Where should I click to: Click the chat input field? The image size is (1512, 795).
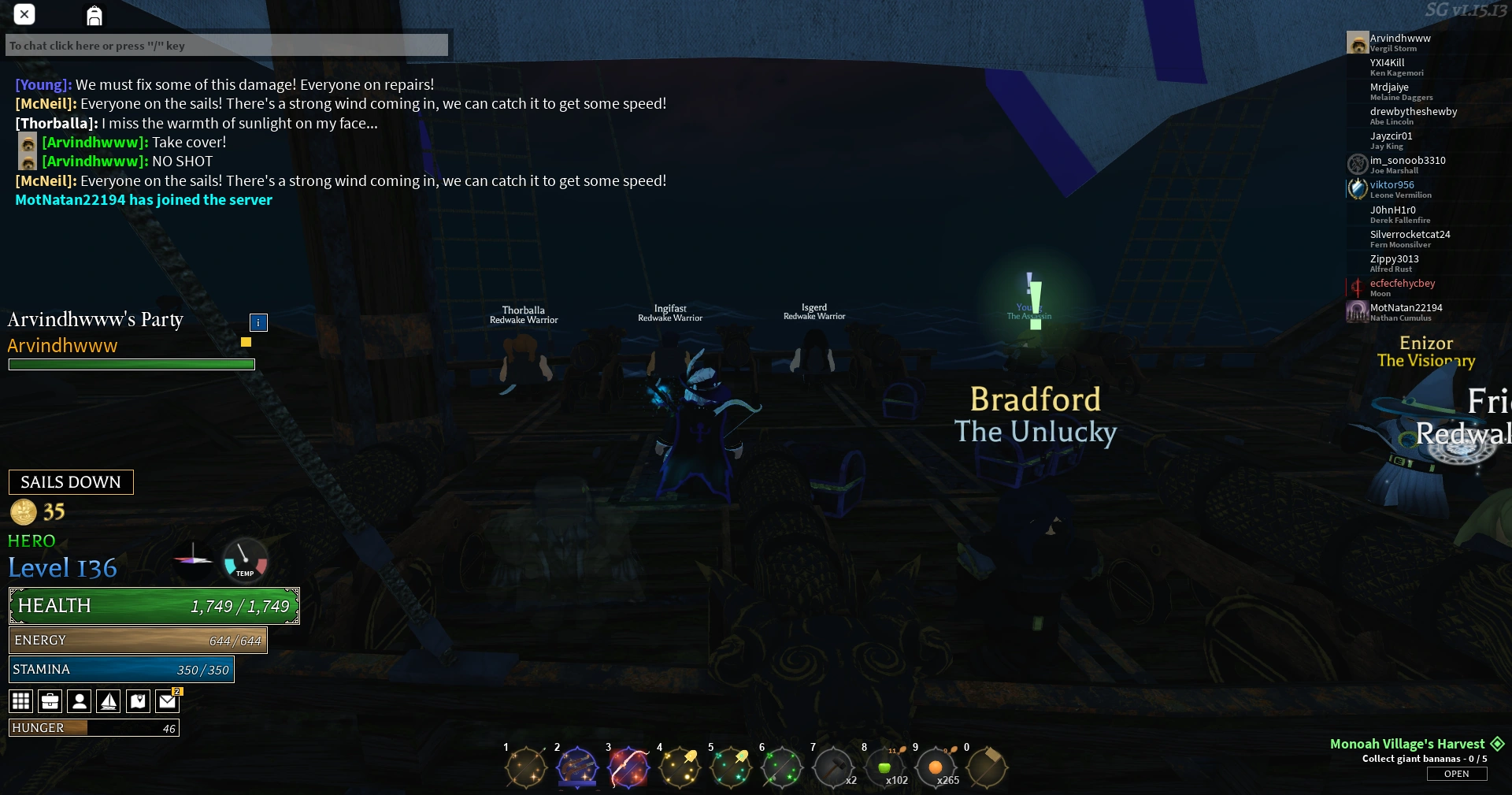click(227, 45)
